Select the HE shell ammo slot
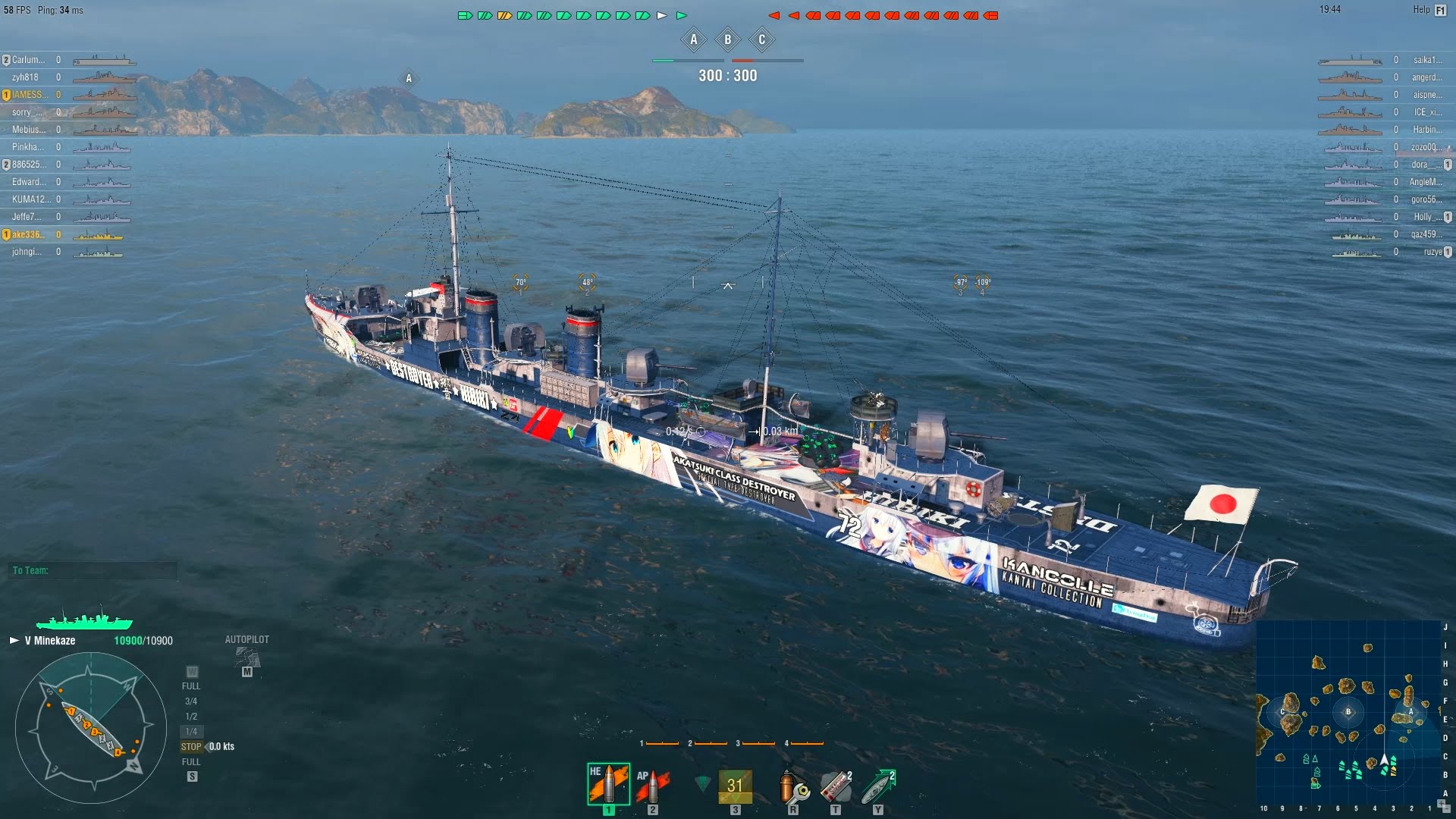Viewport: 1456px width, 819px height. 608,784
